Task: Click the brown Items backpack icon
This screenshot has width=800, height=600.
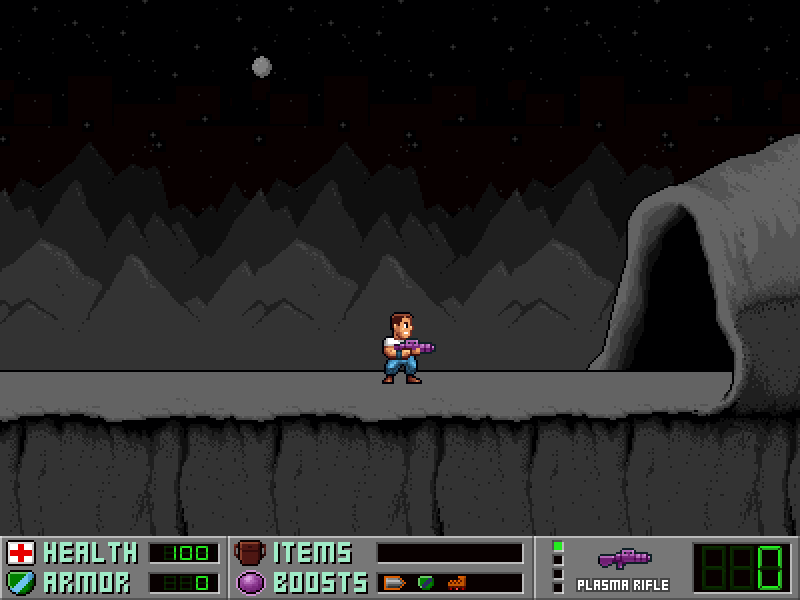Action: [x=249, y=553]
